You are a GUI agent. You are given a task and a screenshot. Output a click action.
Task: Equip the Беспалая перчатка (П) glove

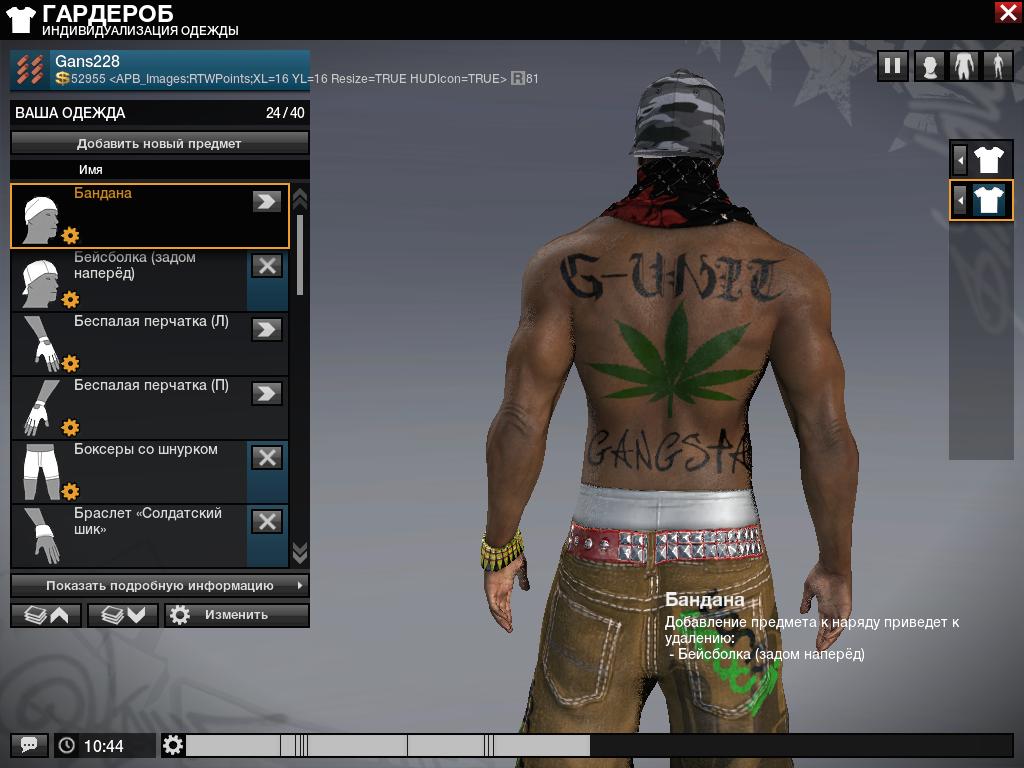pyautogui.click(x=266, y=393)
